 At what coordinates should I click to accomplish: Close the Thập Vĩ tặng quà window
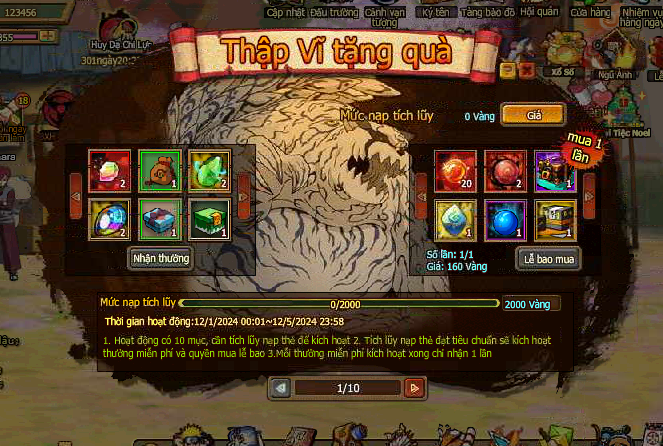526,69
